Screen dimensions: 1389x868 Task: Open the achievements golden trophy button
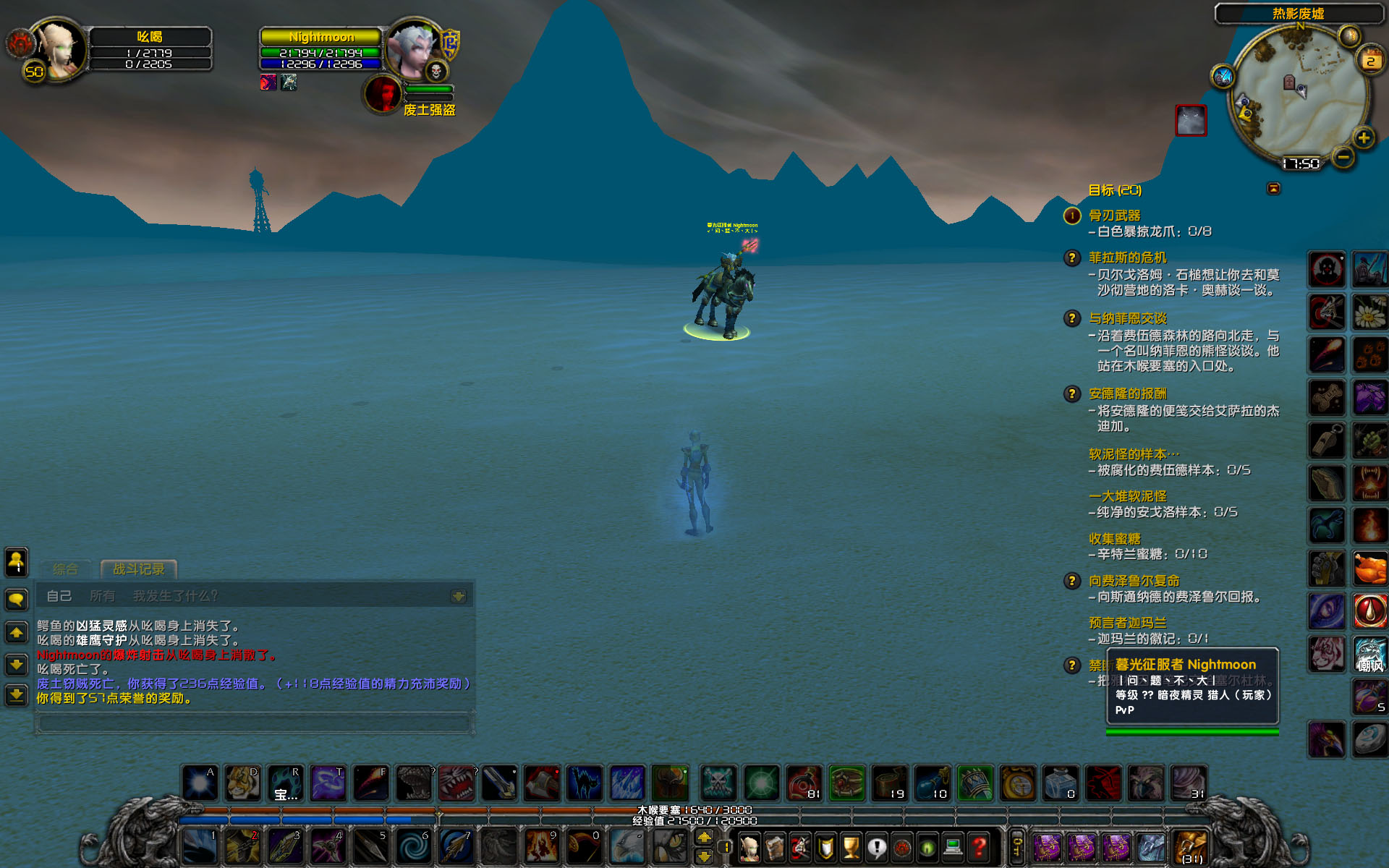pyautogui.click(x=851, y=846)
